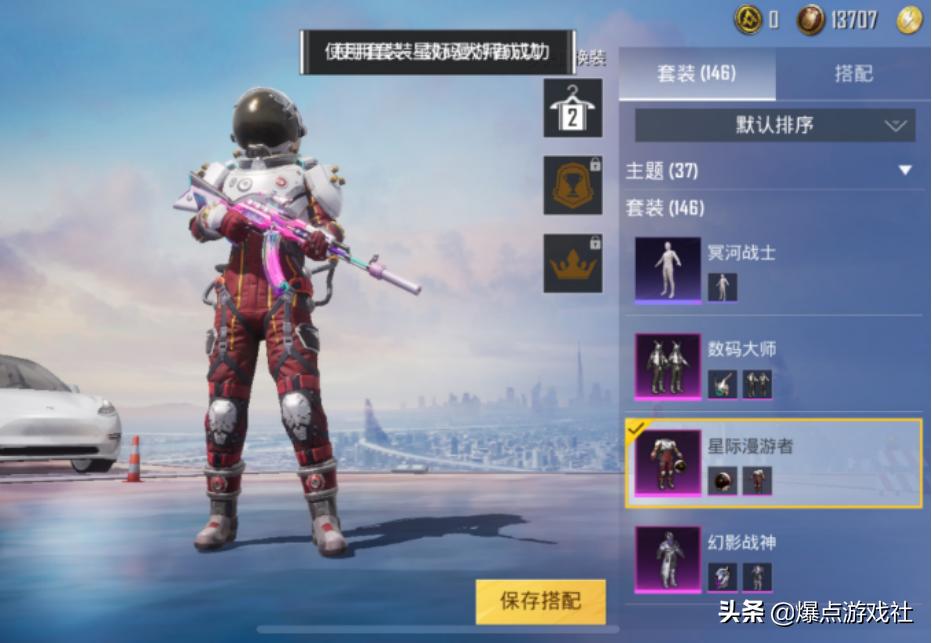Click the locked crown icon

click(x=573, y=263)
